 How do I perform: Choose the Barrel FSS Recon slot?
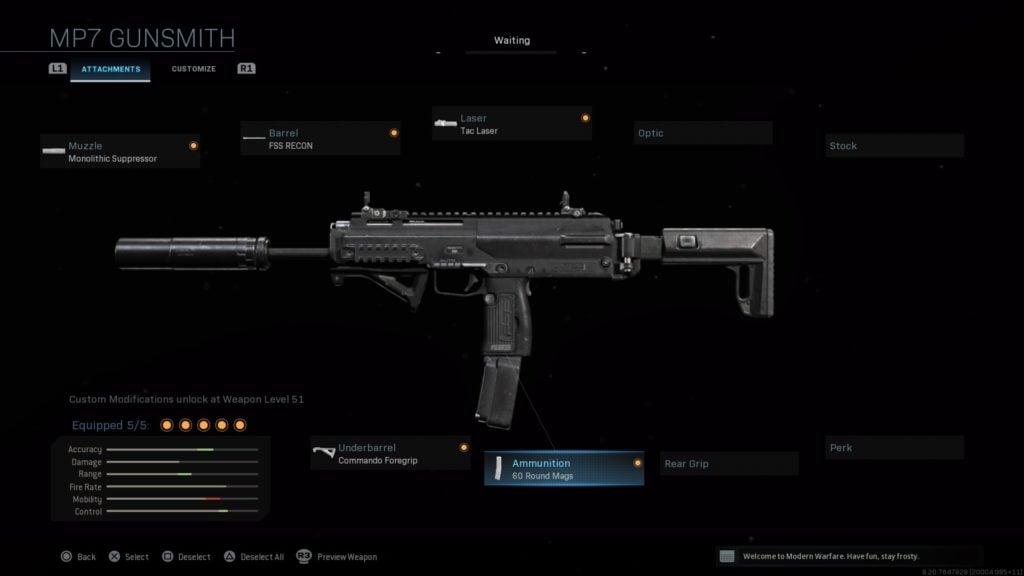(x=320, y=139)
